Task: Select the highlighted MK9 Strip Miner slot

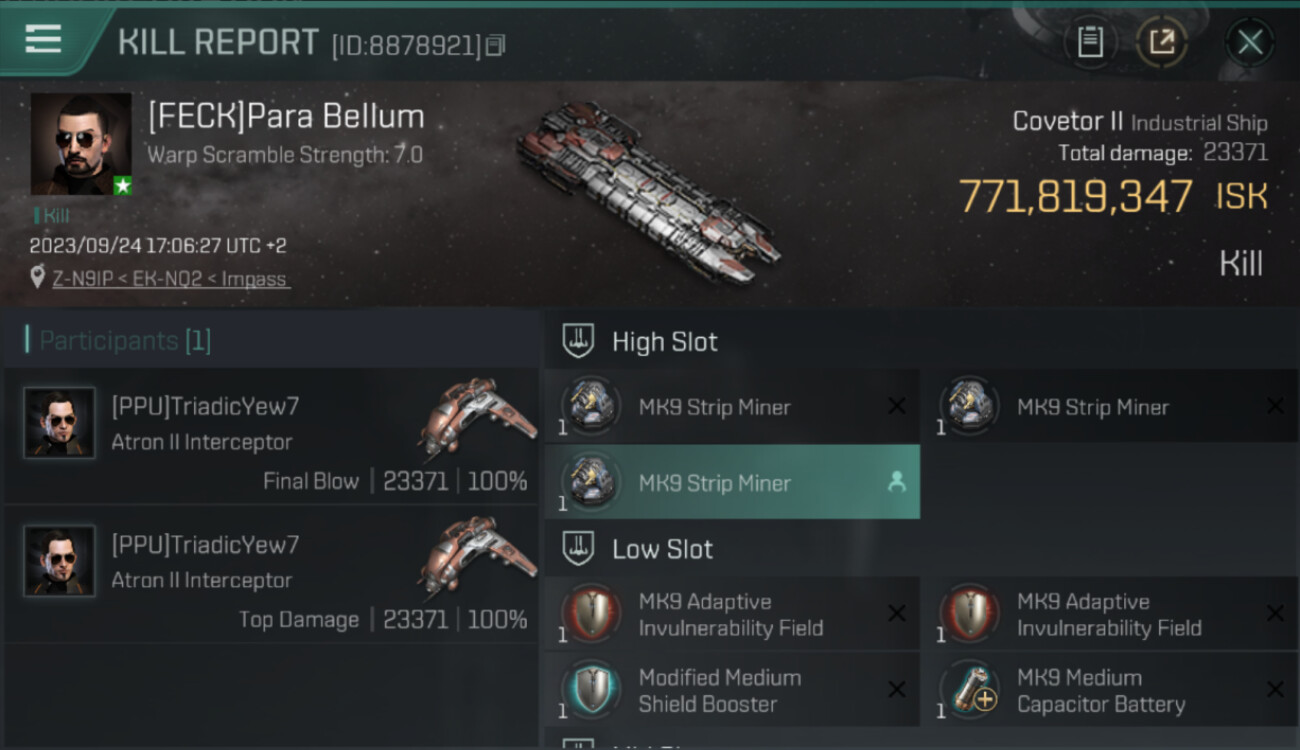Action: pyautogui.click(x=732, y=483)
